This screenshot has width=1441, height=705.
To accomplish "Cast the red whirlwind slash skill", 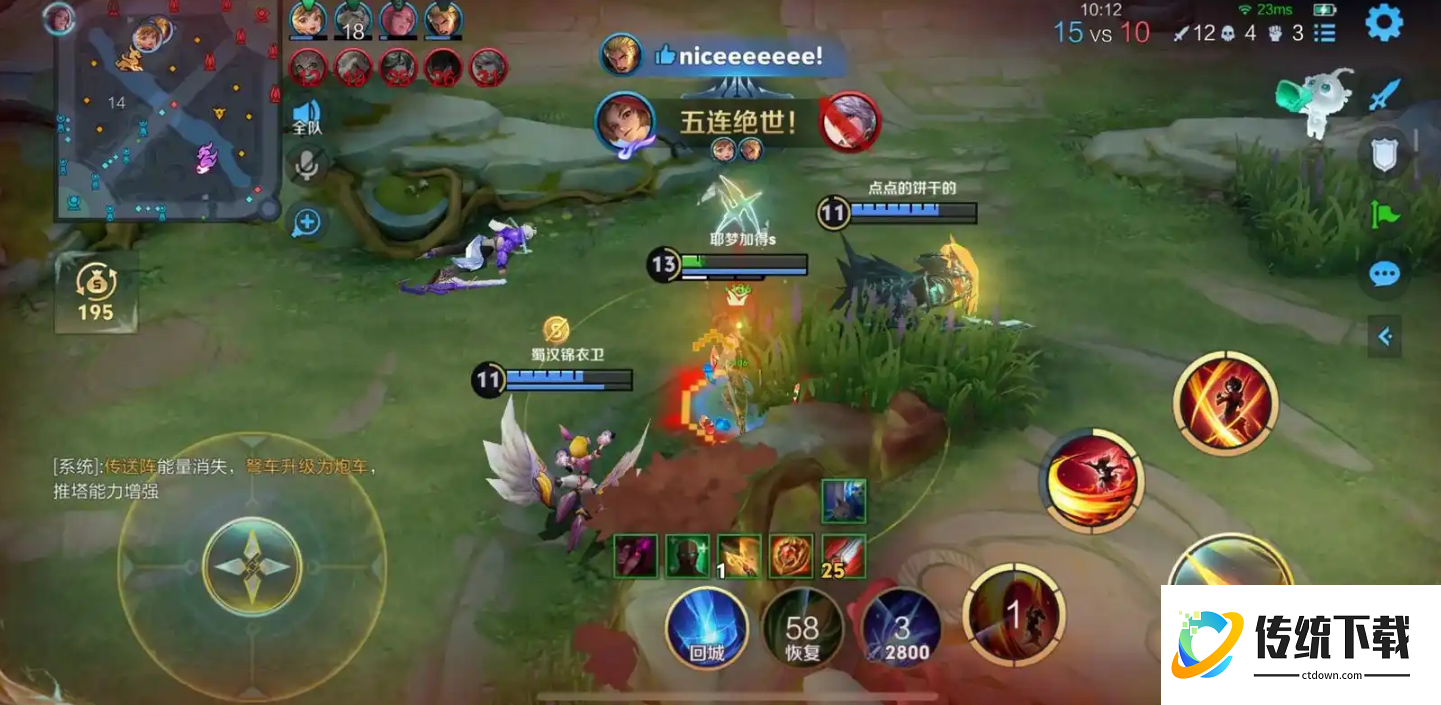I will pyautogui.click(x=1092, y=480).
